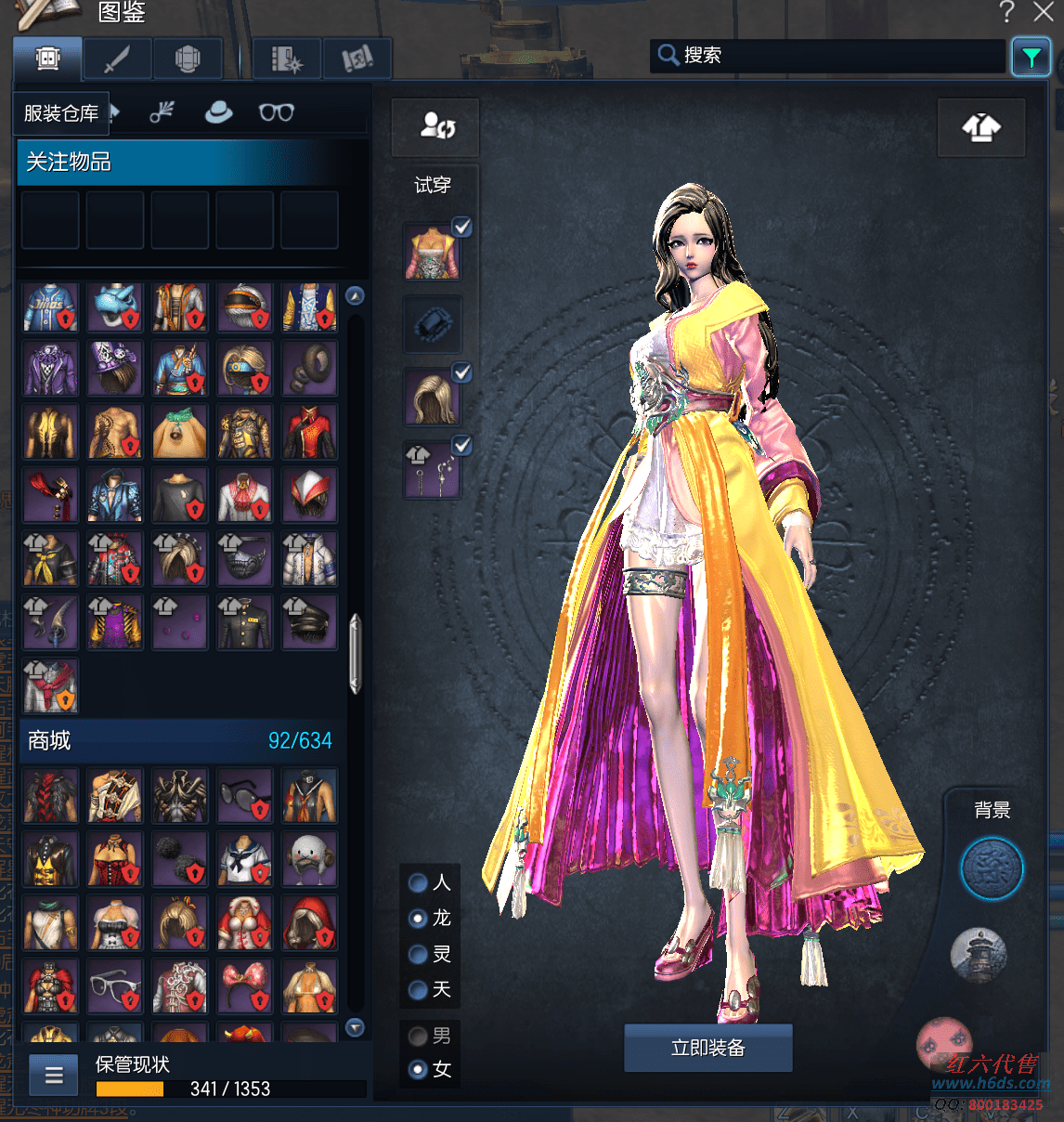Select the 人 race option
The image size is (1064, 1122).
pyautogui.click(x=419, y=882)
